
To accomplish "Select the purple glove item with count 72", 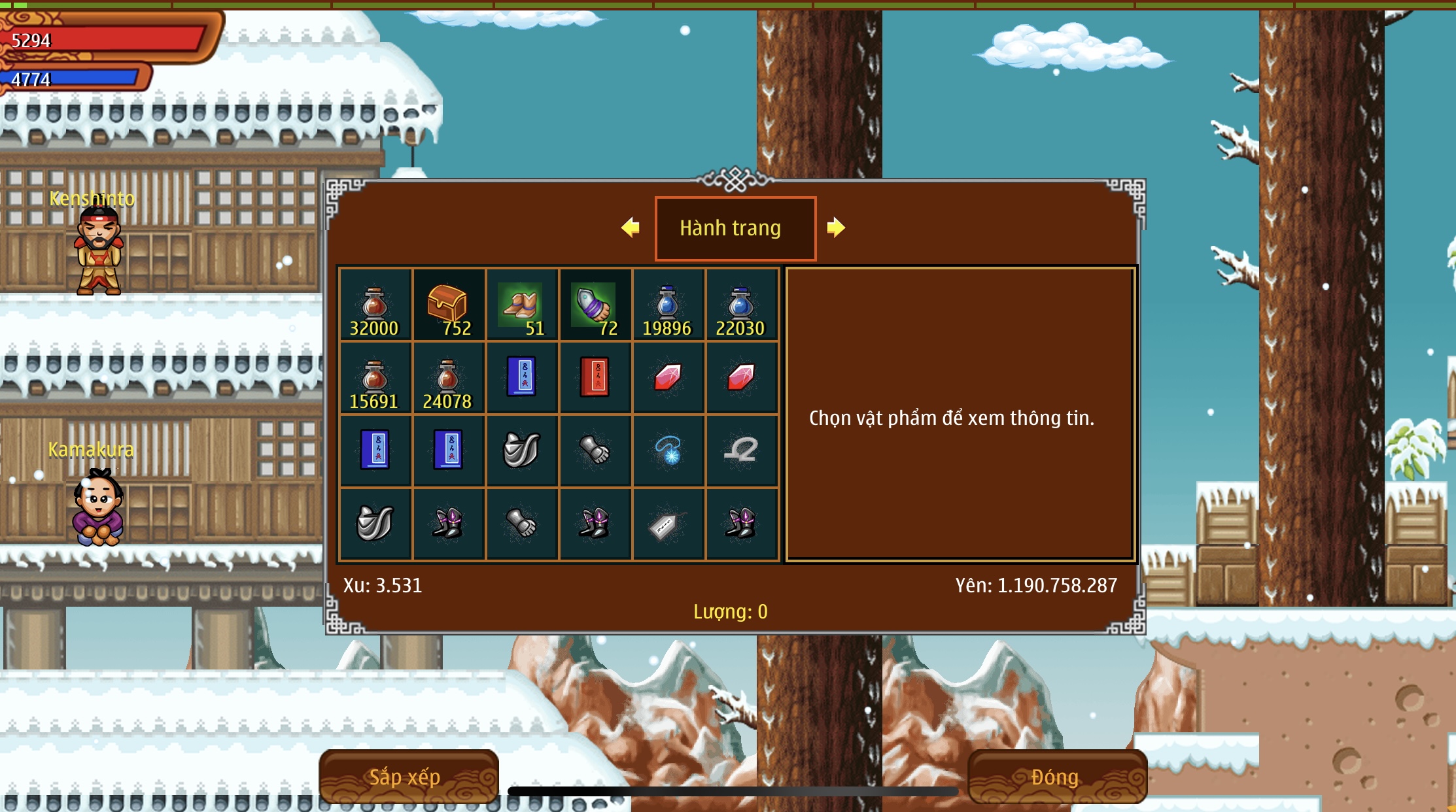I will 595,305.
